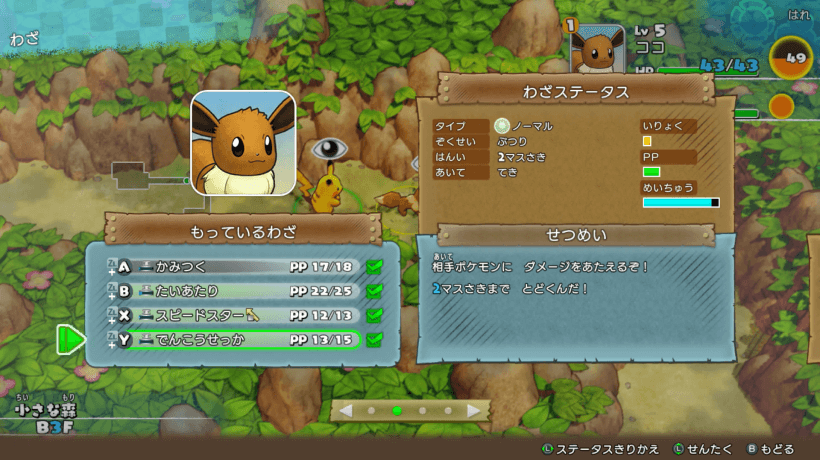Image resolution: width=820 pixels, height=460 pixels.
Task: Go to the previous page with left arrow
Action: coord(346,410)
